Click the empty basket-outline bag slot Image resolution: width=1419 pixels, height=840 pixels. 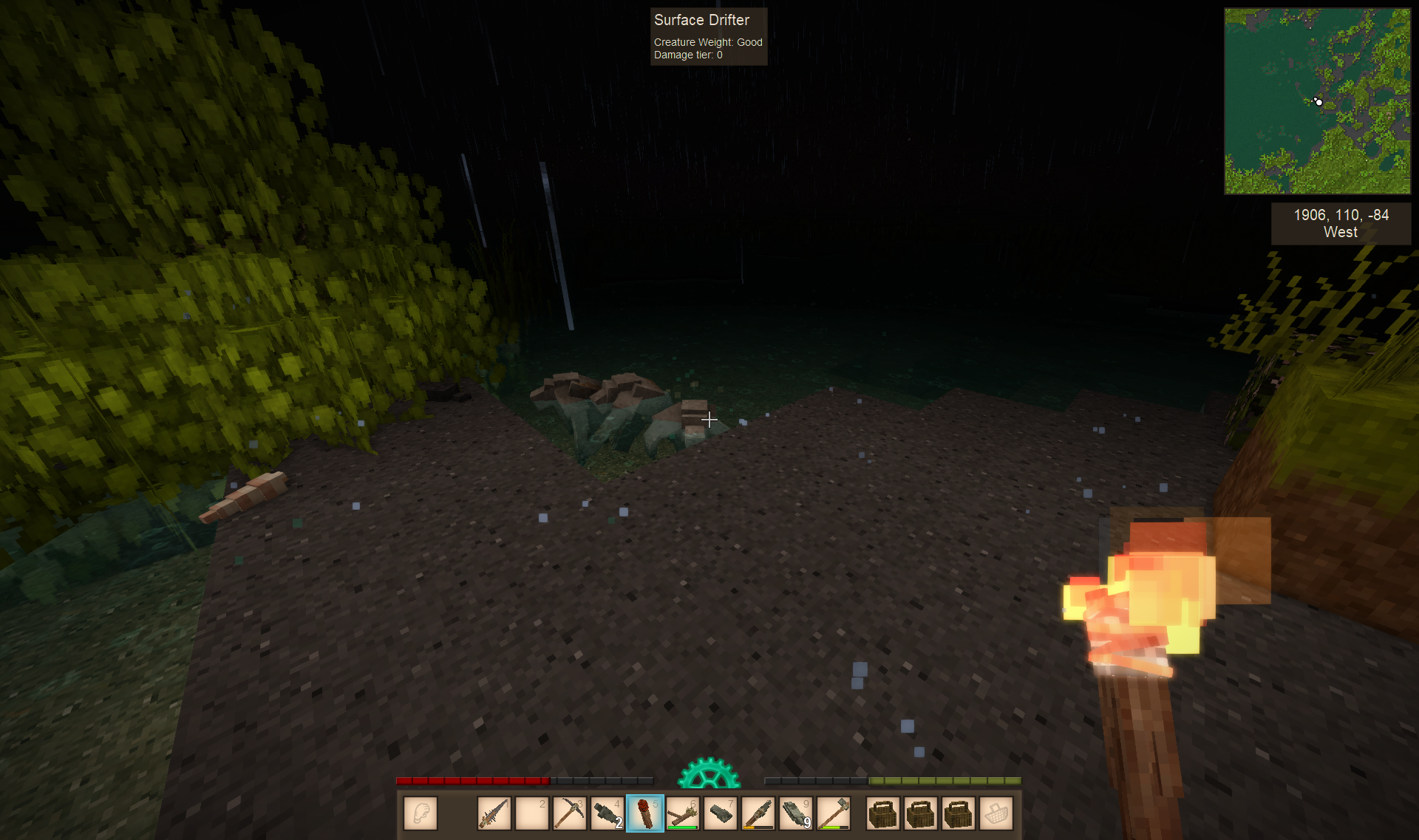coord(996,813)
